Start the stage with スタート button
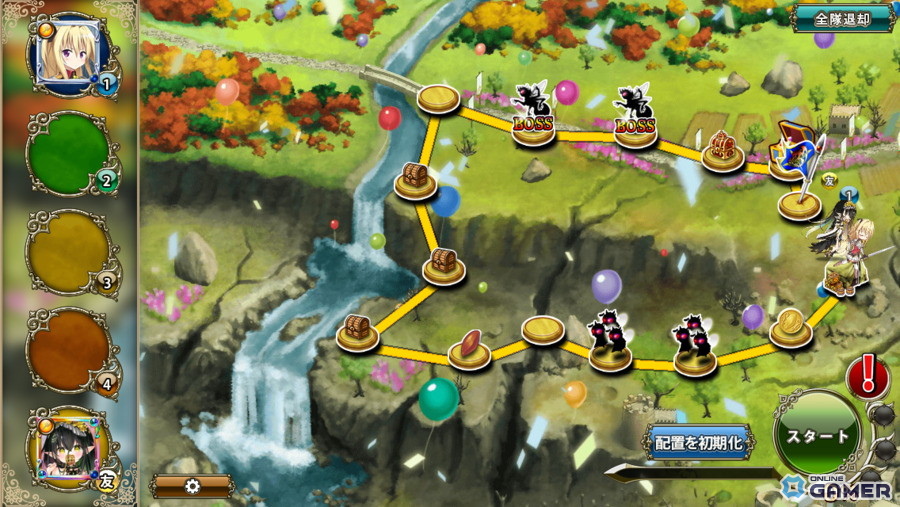The image size is (900, 507). (817, 437)
